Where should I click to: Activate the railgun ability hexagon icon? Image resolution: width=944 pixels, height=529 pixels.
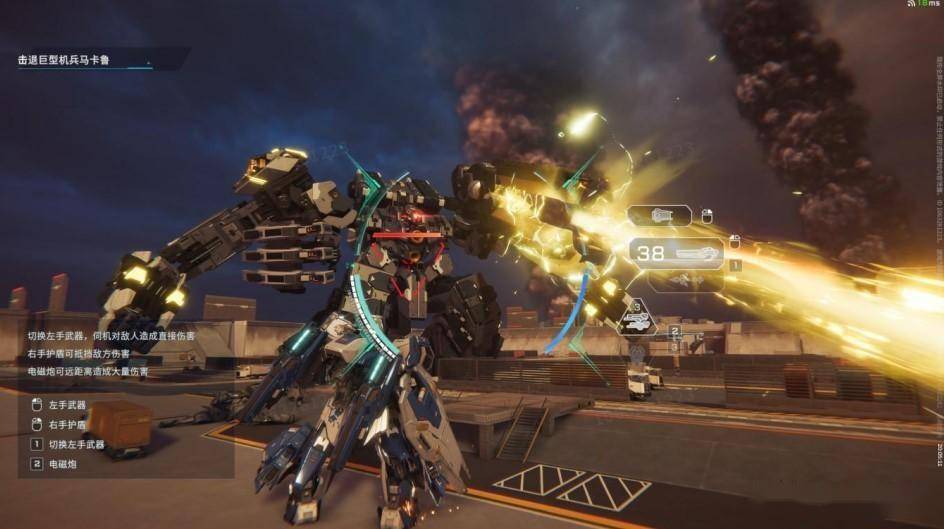click(x=634, y=319)
